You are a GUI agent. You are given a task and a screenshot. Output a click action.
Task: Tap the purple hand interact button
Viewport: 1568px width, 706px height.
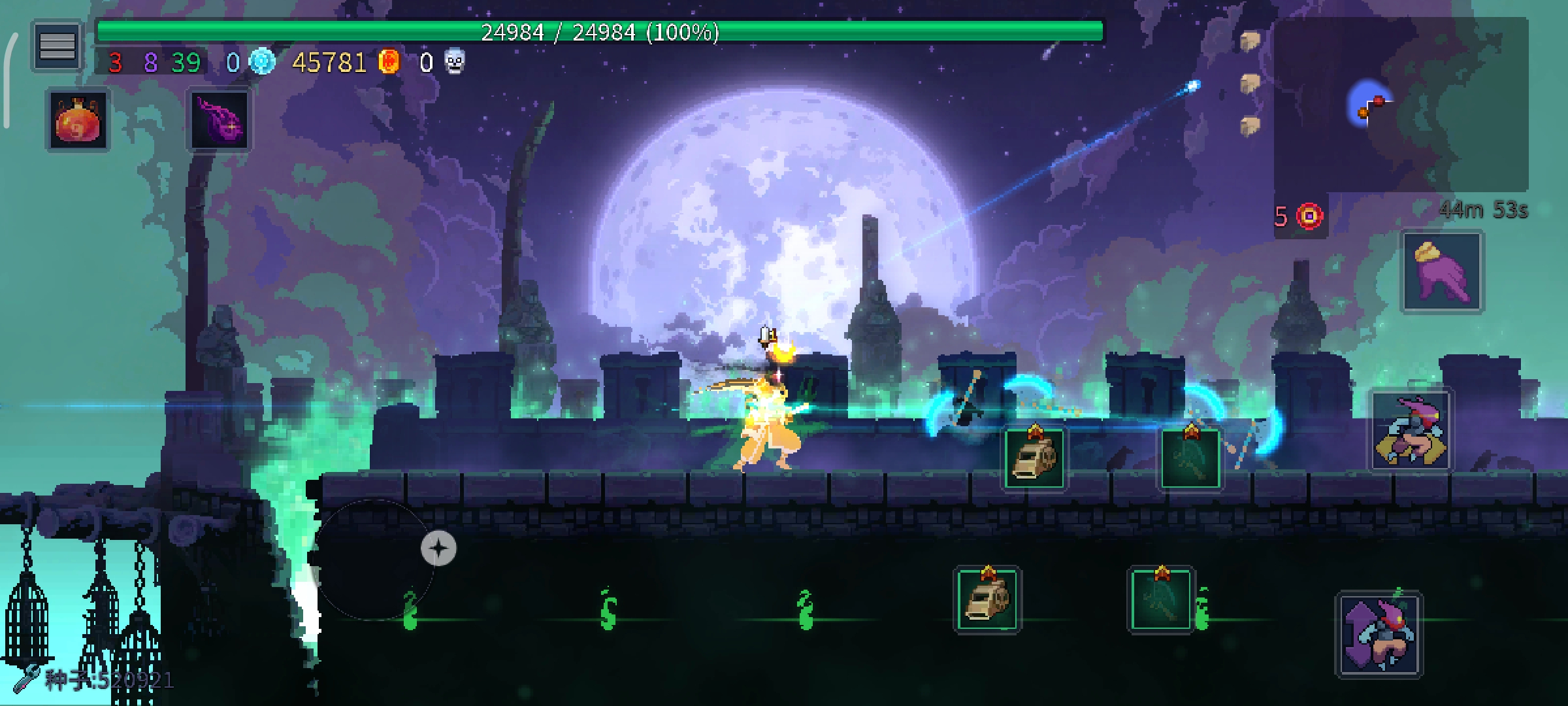[x=1442, y=272]
